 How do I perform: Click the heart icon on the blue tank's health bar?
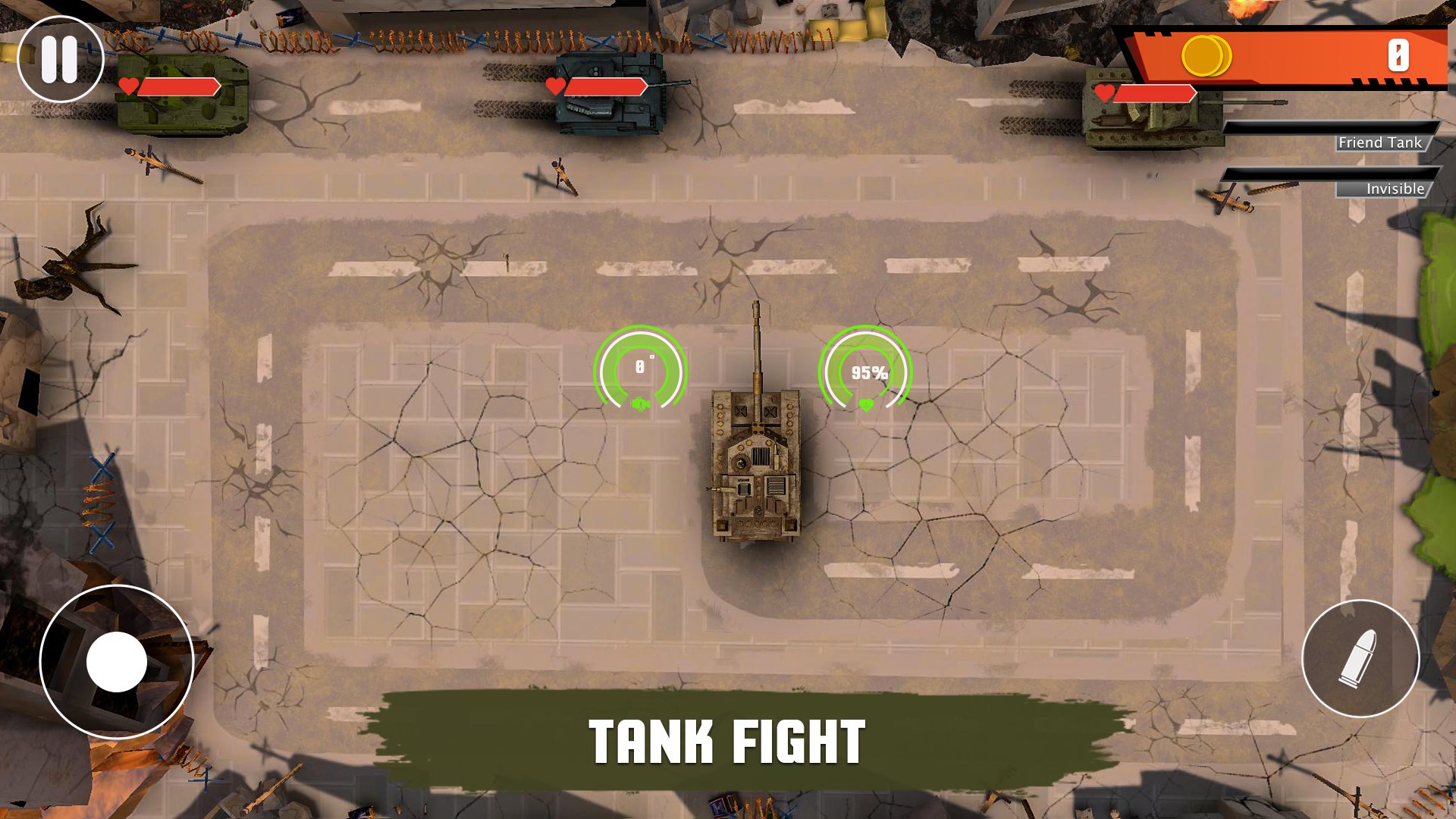pyautogui.click(x=556, y=86)
